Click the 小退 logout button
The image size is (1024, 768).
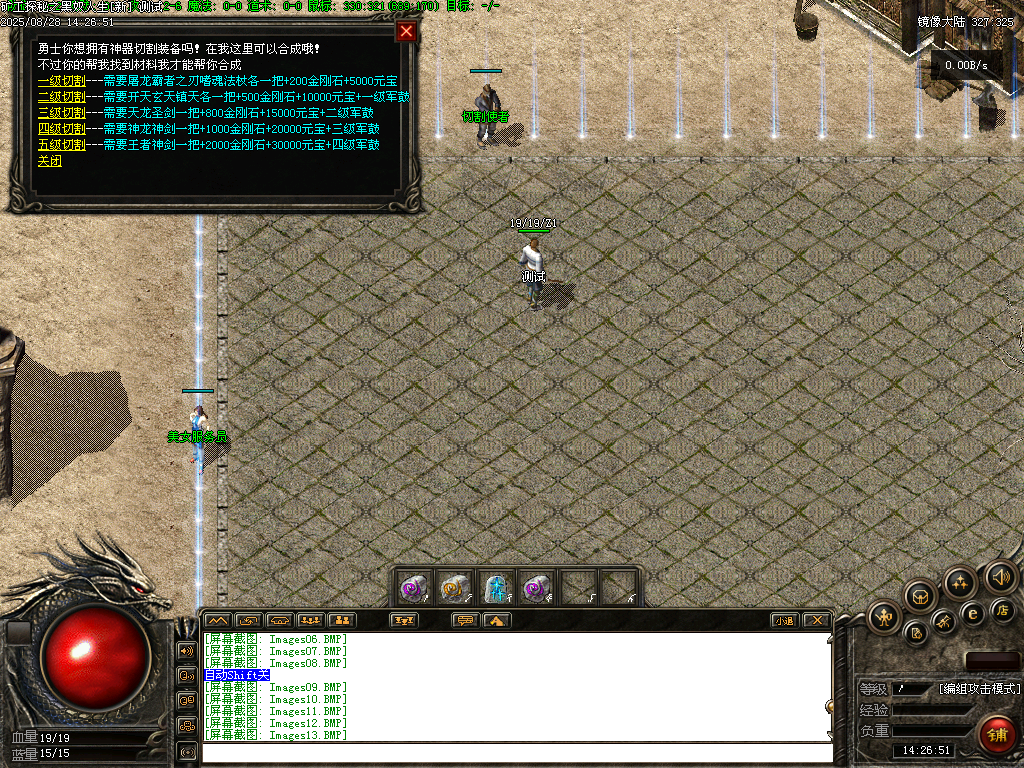(785, 620)
